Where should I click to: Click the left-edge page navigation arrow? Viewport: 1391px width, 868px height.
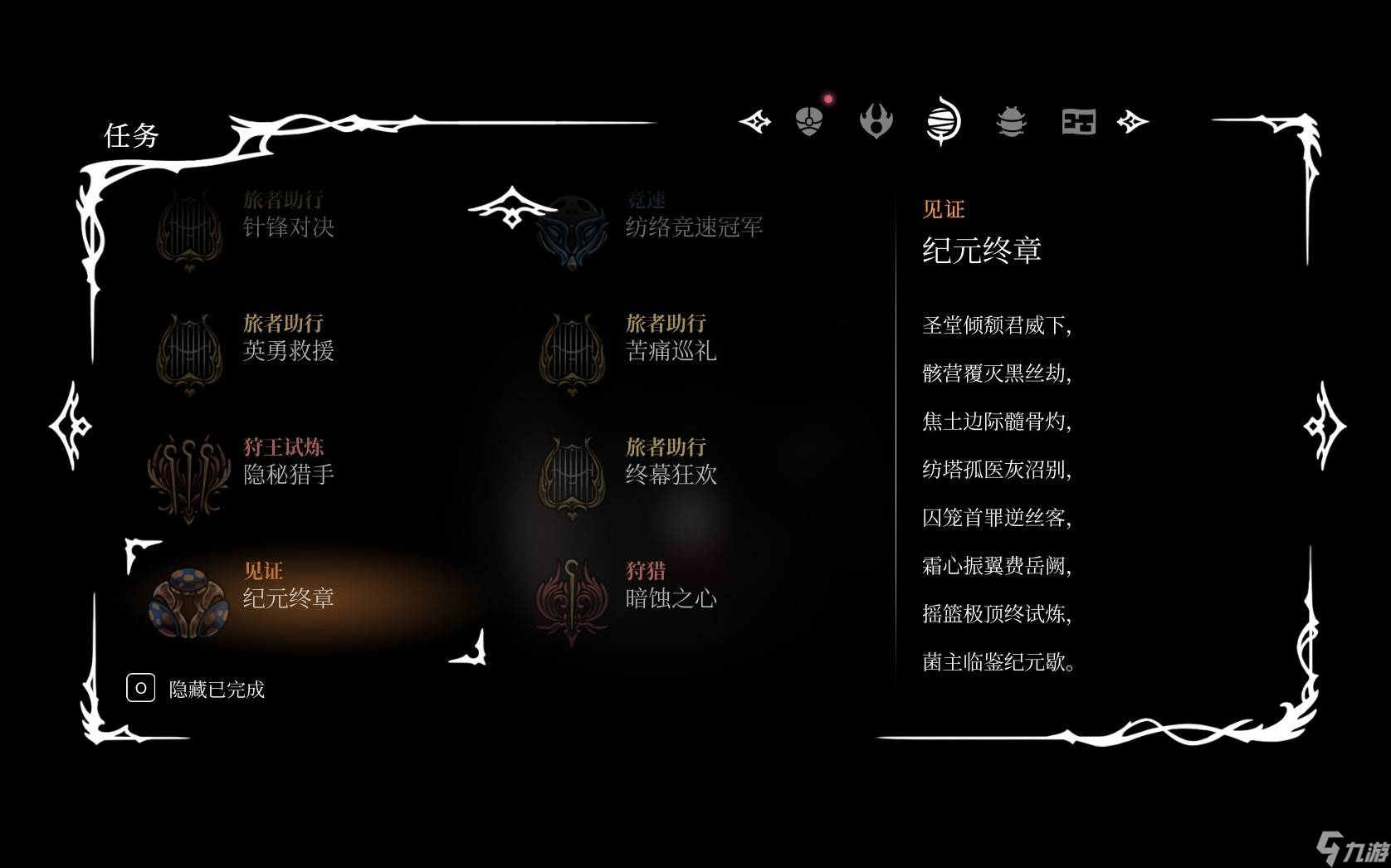click(71, 425)
